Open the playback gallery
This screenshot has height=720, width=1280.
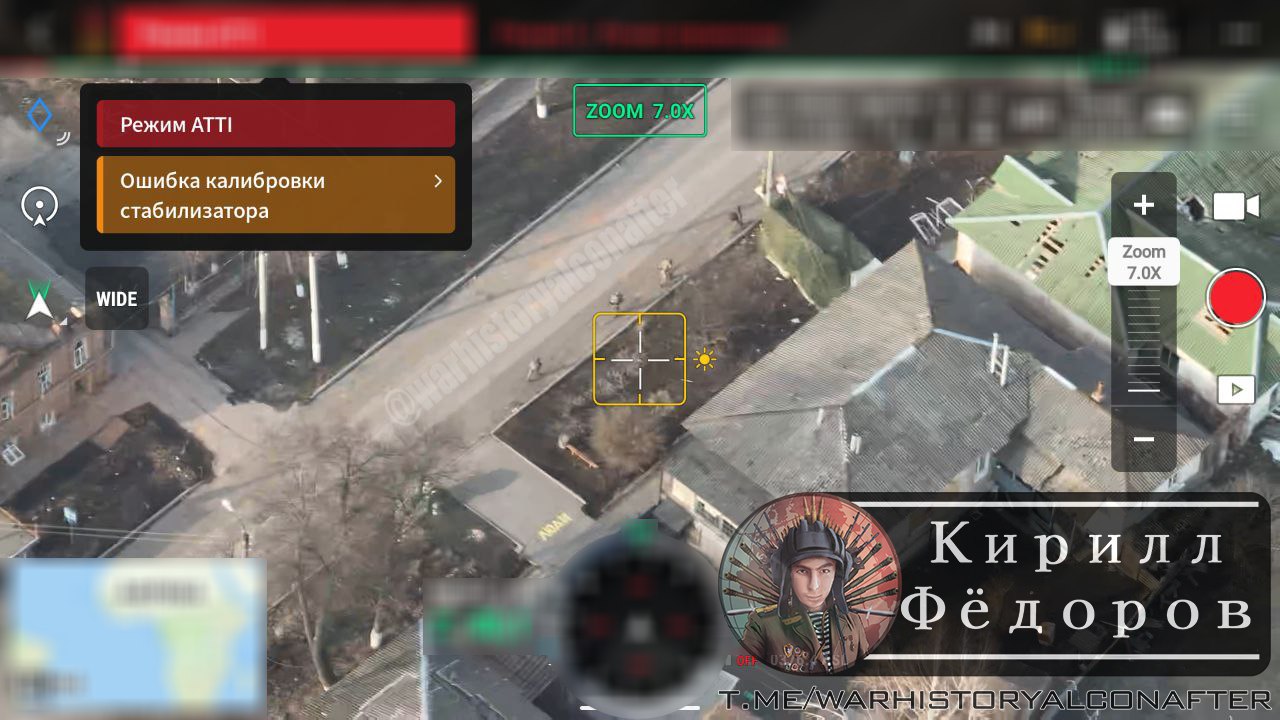point(1236,389)
